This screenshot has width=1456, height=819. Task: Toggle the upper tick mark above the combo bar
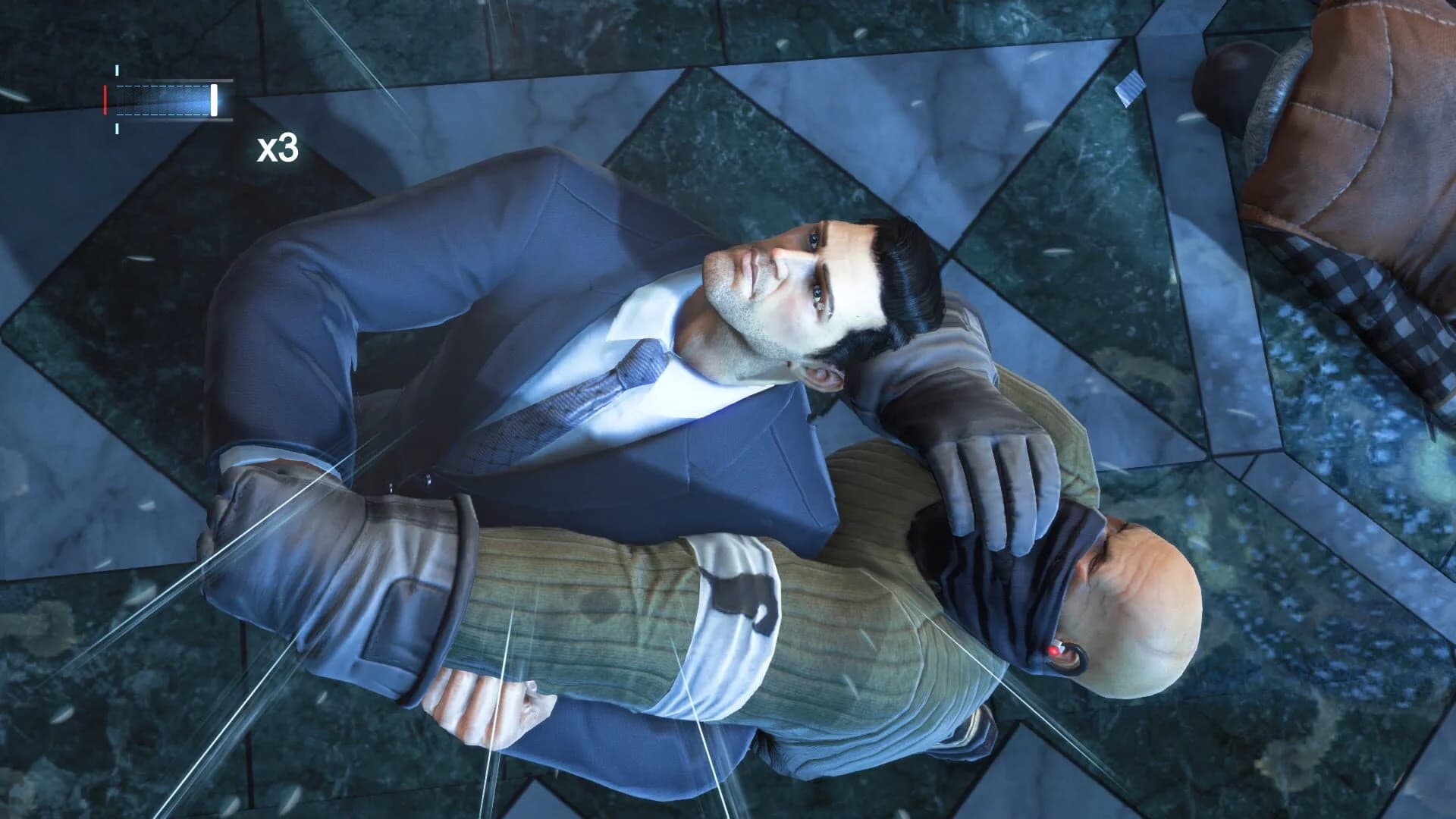click(117, 70)
